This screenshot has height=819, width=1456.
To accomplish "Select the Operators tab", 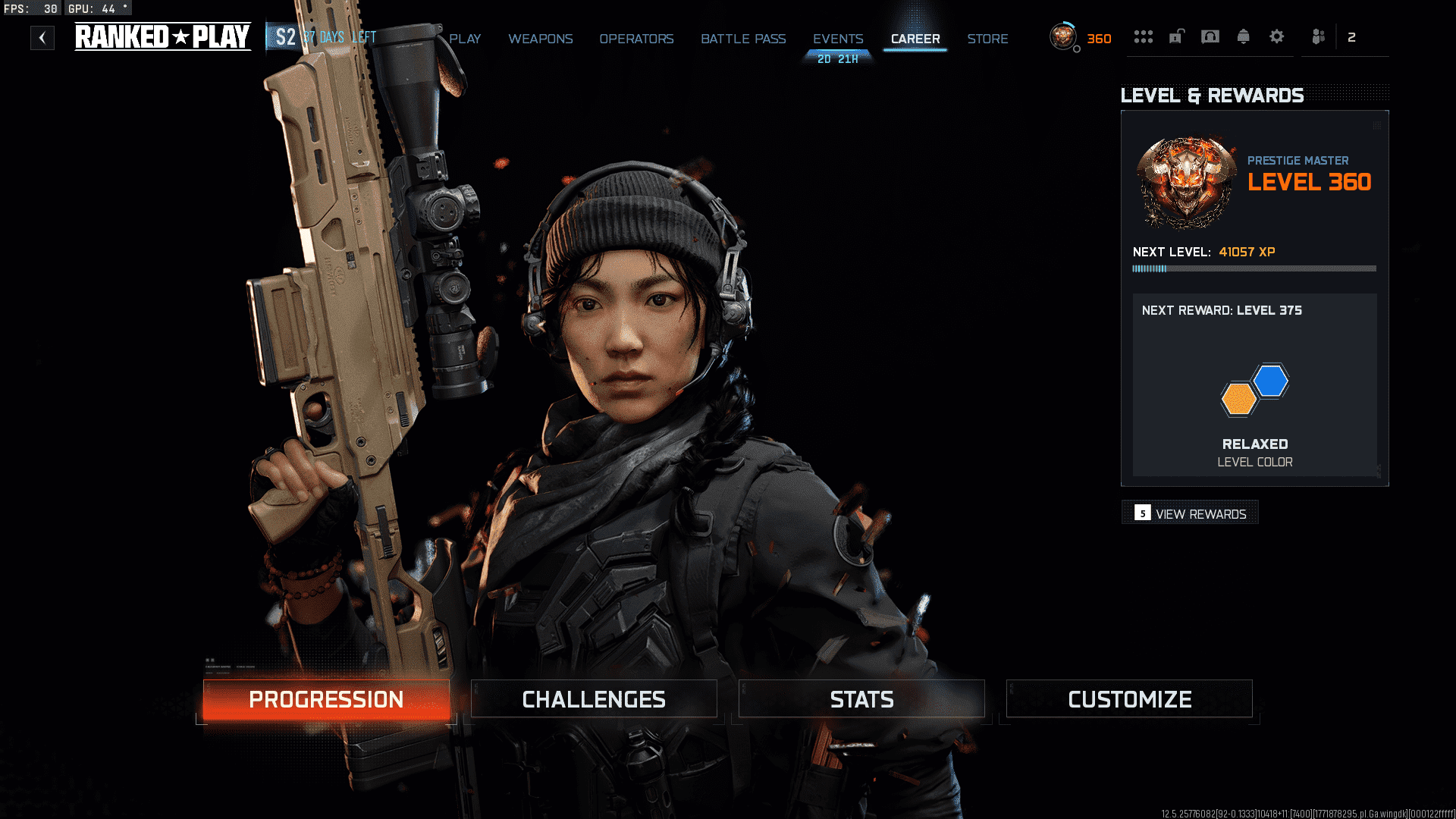I will [x=636, y=39].
